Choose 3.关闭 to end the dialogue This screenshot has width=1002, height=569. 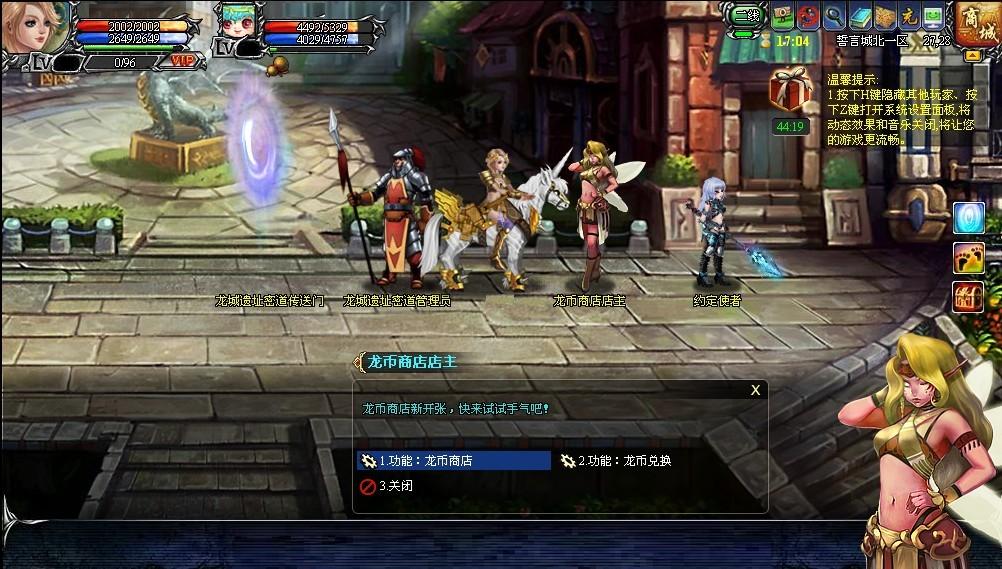coord(395,486)
